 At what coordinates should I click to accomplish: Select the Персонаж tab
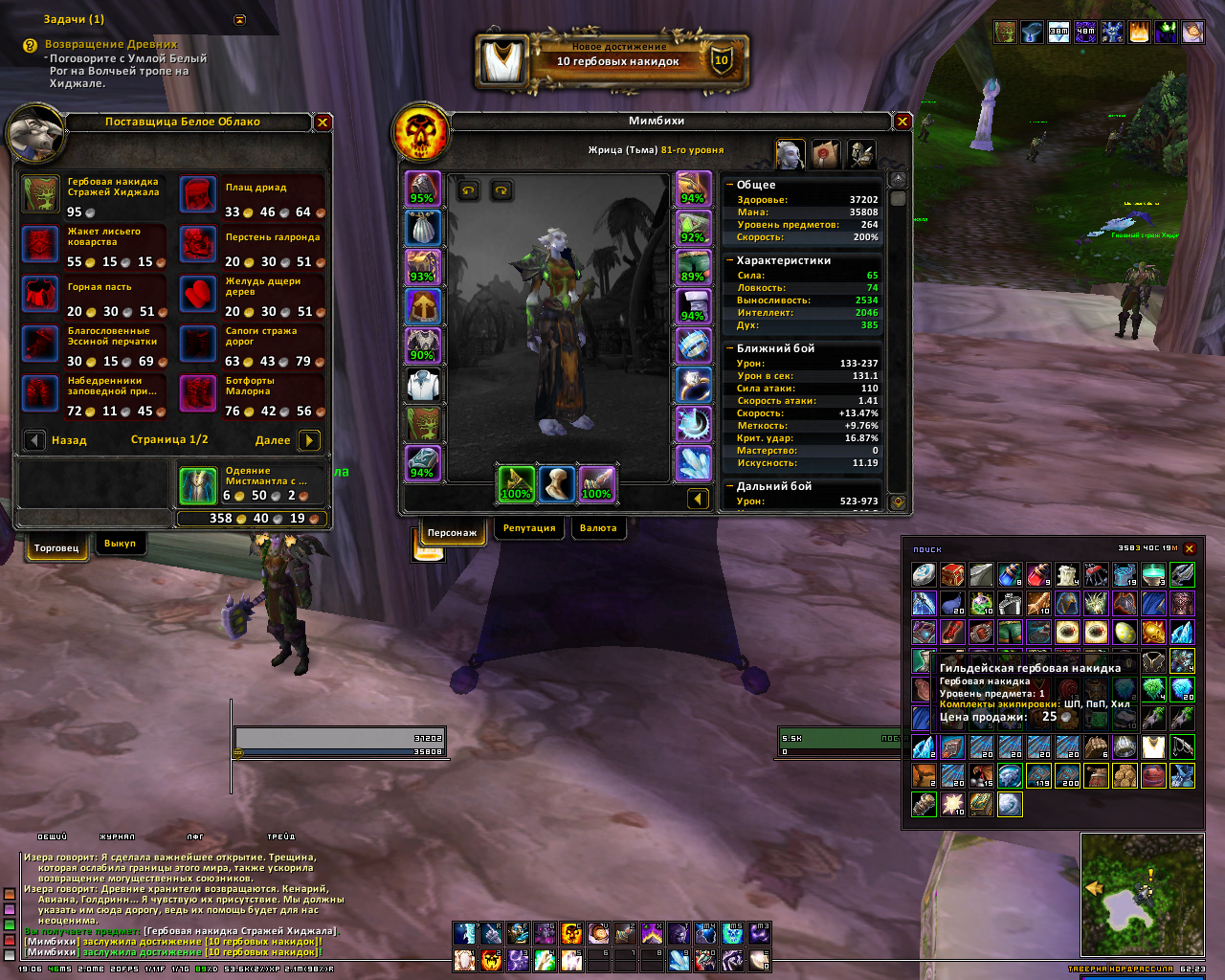tap(452, 532)
